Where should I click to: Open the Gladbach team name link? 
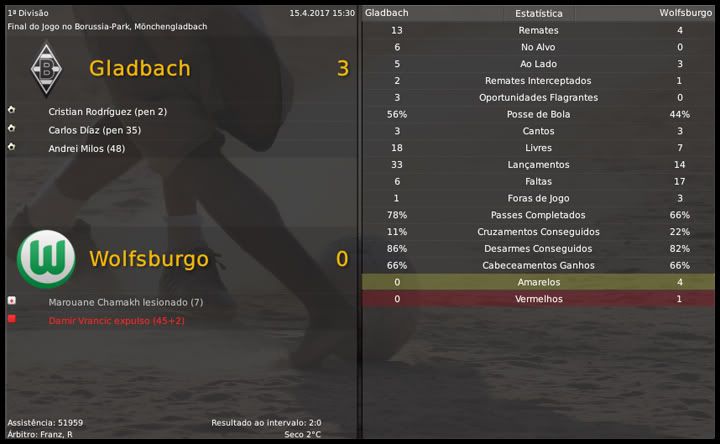(x=139, y=69)
